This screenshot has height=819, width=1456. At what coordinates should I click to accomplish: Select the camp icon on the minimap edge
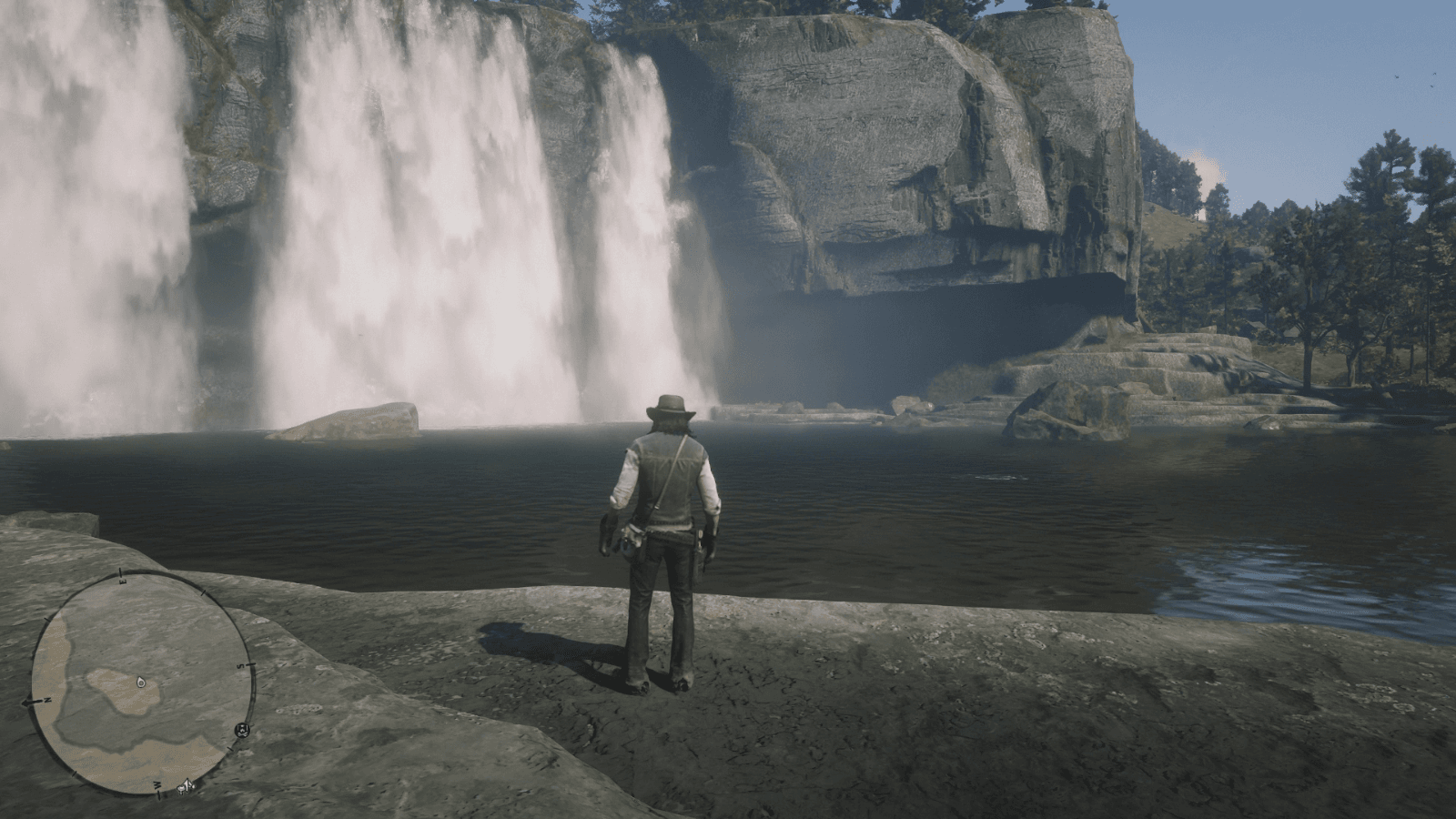pos(242,730)
